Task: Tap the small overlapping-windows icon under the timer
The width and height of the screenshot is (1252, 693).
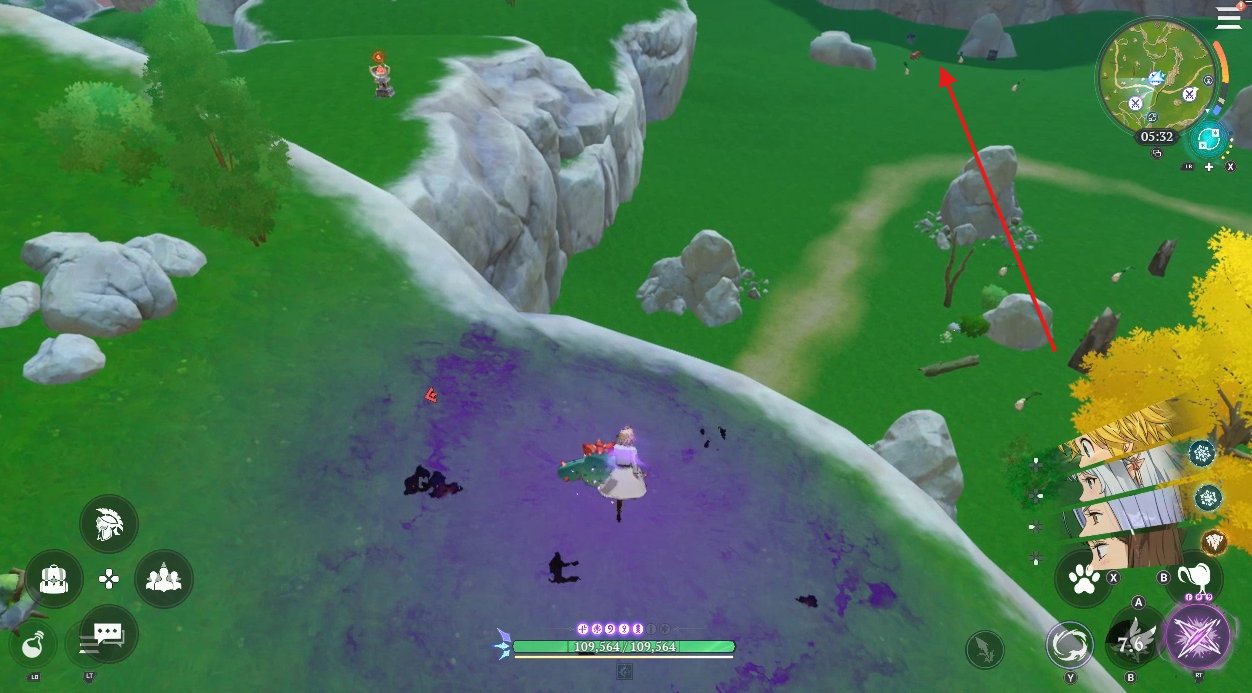Action: [1157, 154]
